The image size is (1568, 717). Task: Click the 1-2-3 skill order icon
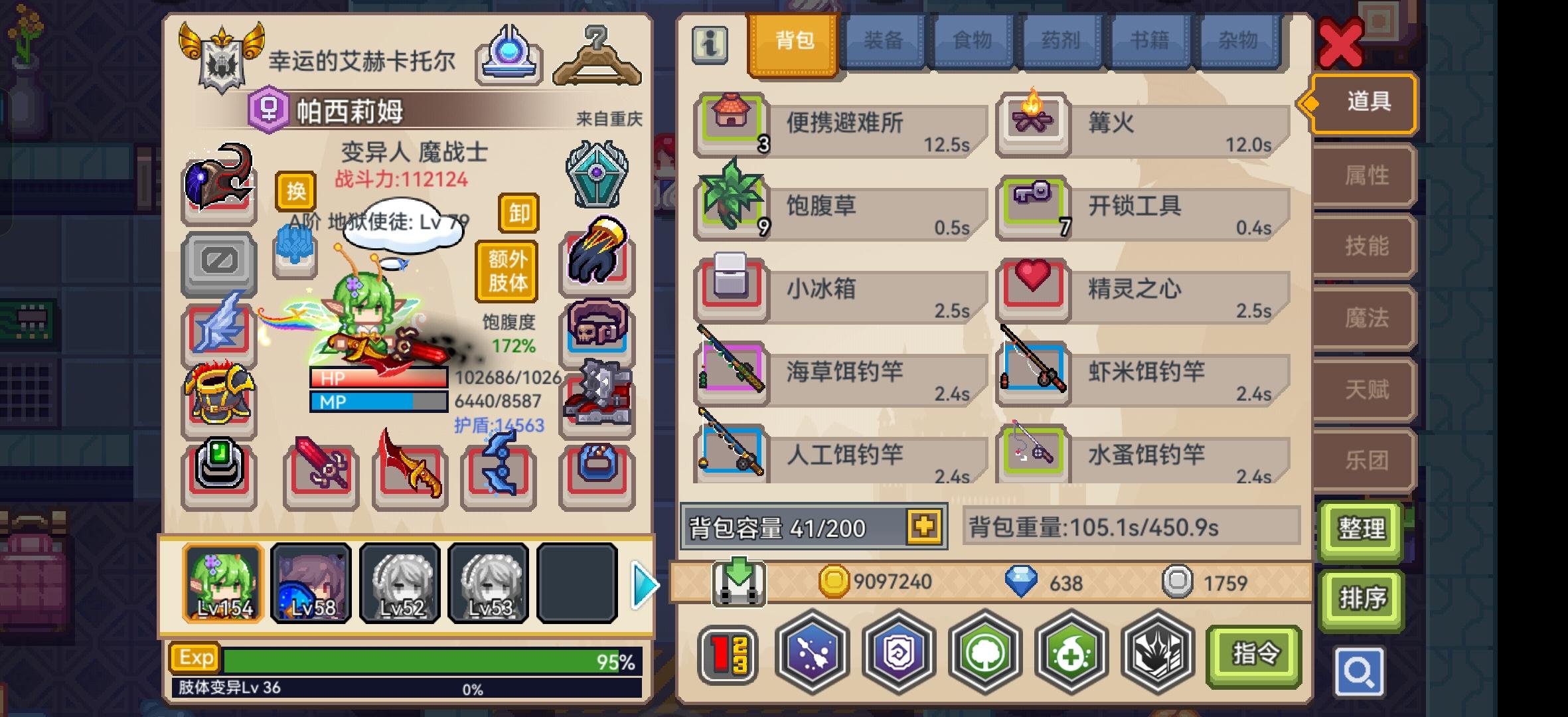pyautogui.click(x=728, y=653)
